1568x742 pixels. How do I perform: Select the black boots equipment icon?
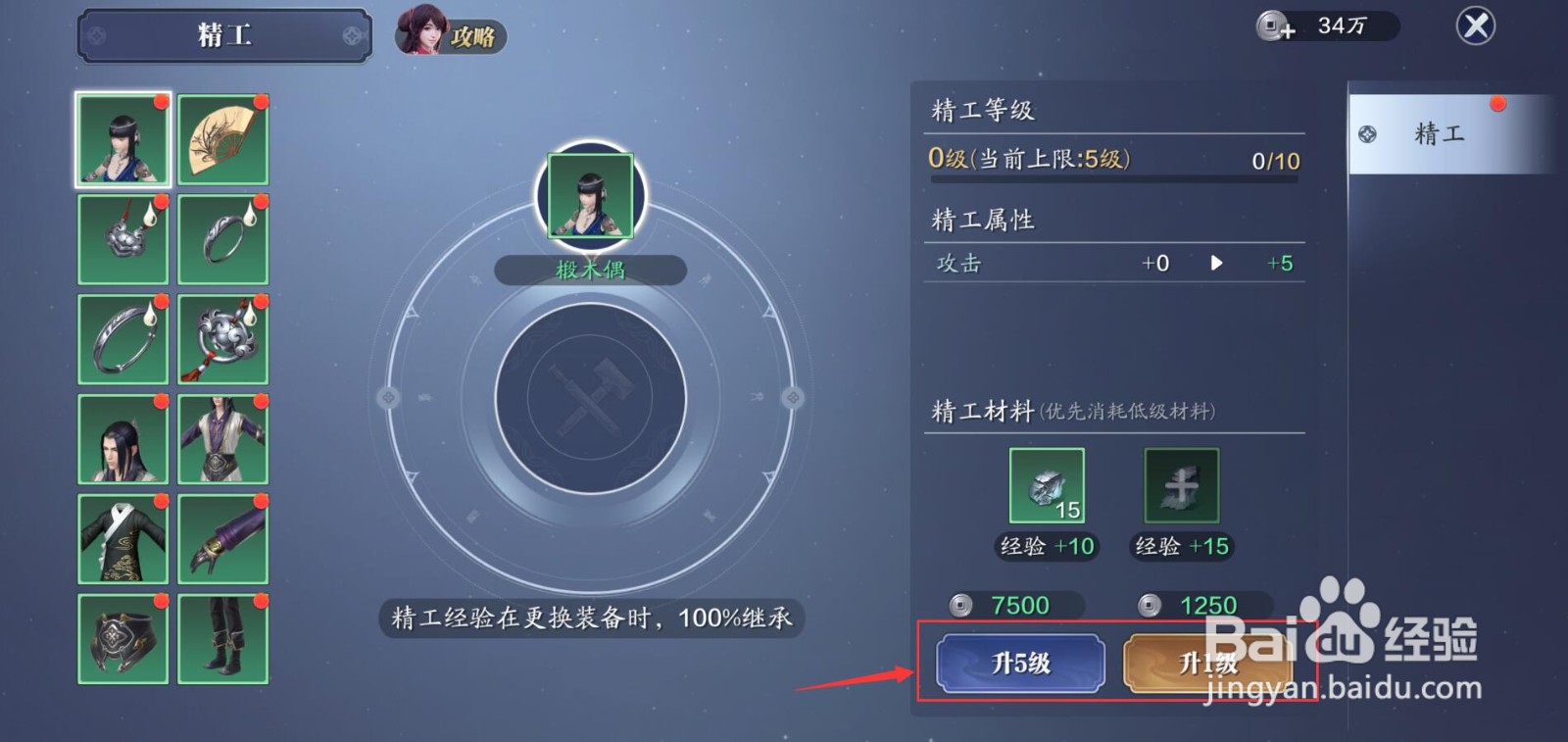(x=222, y=637)
